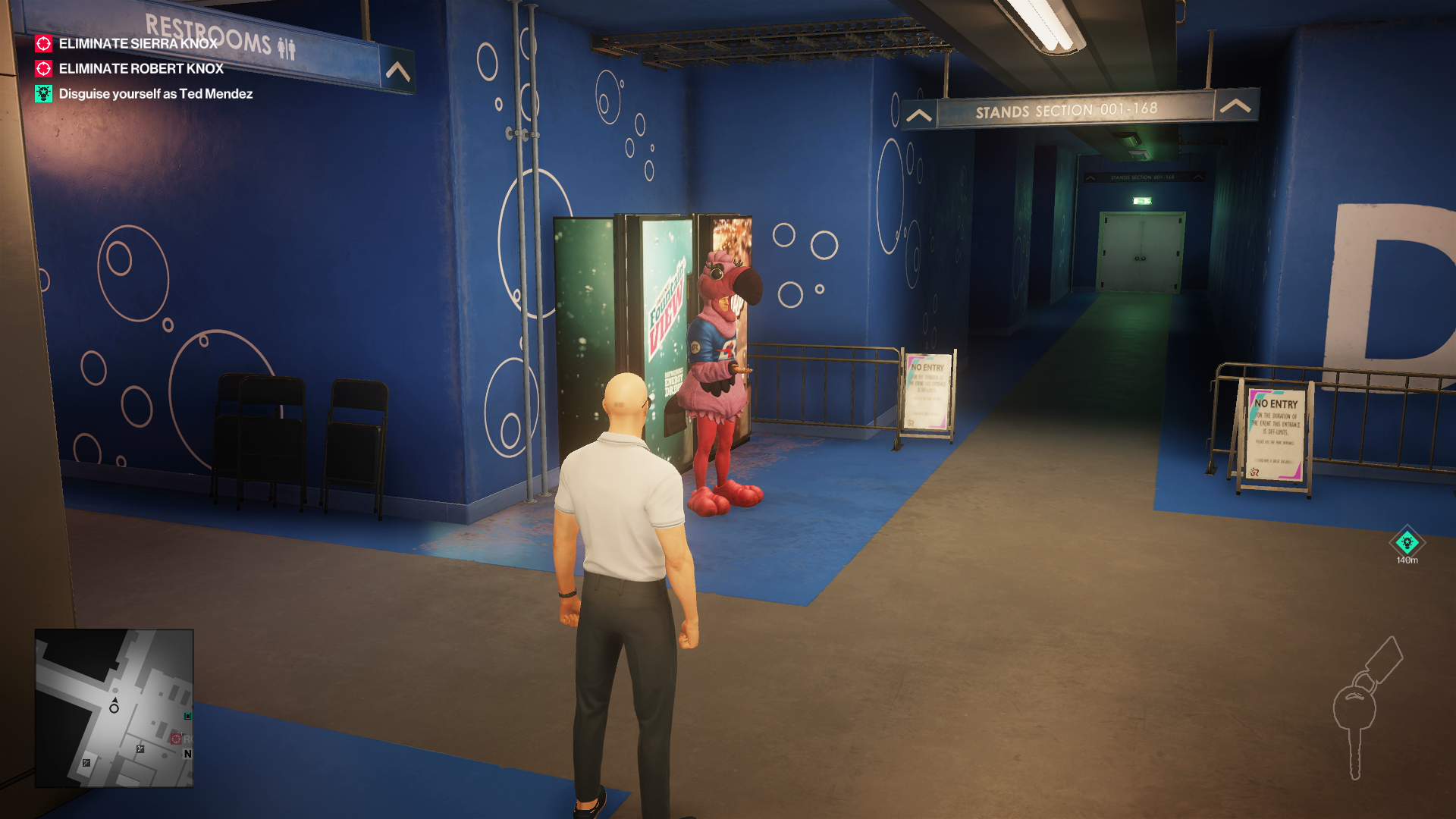Click the teal 140m waypoint diamond
Screen dimensions: 1456x819
point(1408,543)
